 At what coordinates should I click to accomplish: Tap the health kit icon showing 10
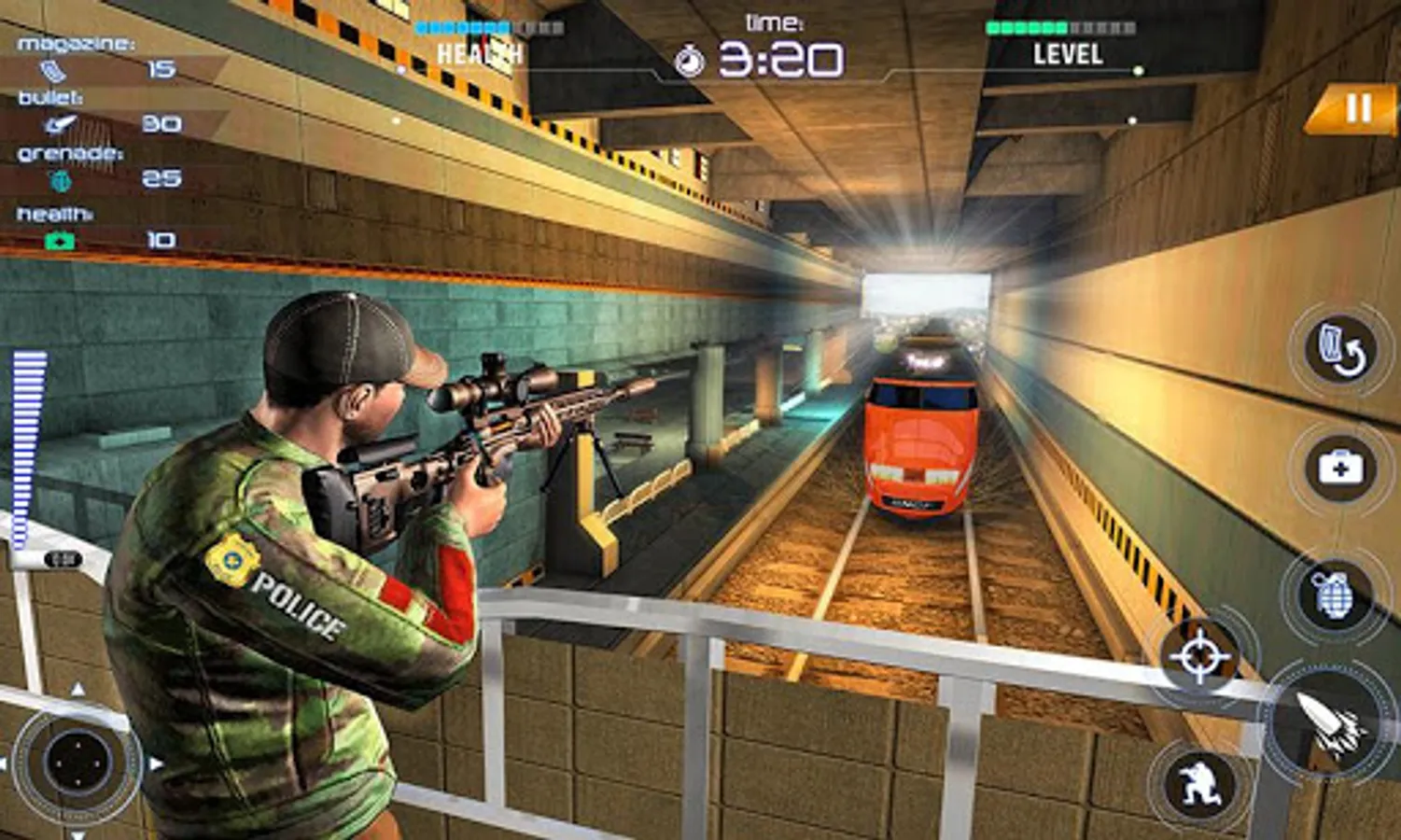[x=58, y=239]
